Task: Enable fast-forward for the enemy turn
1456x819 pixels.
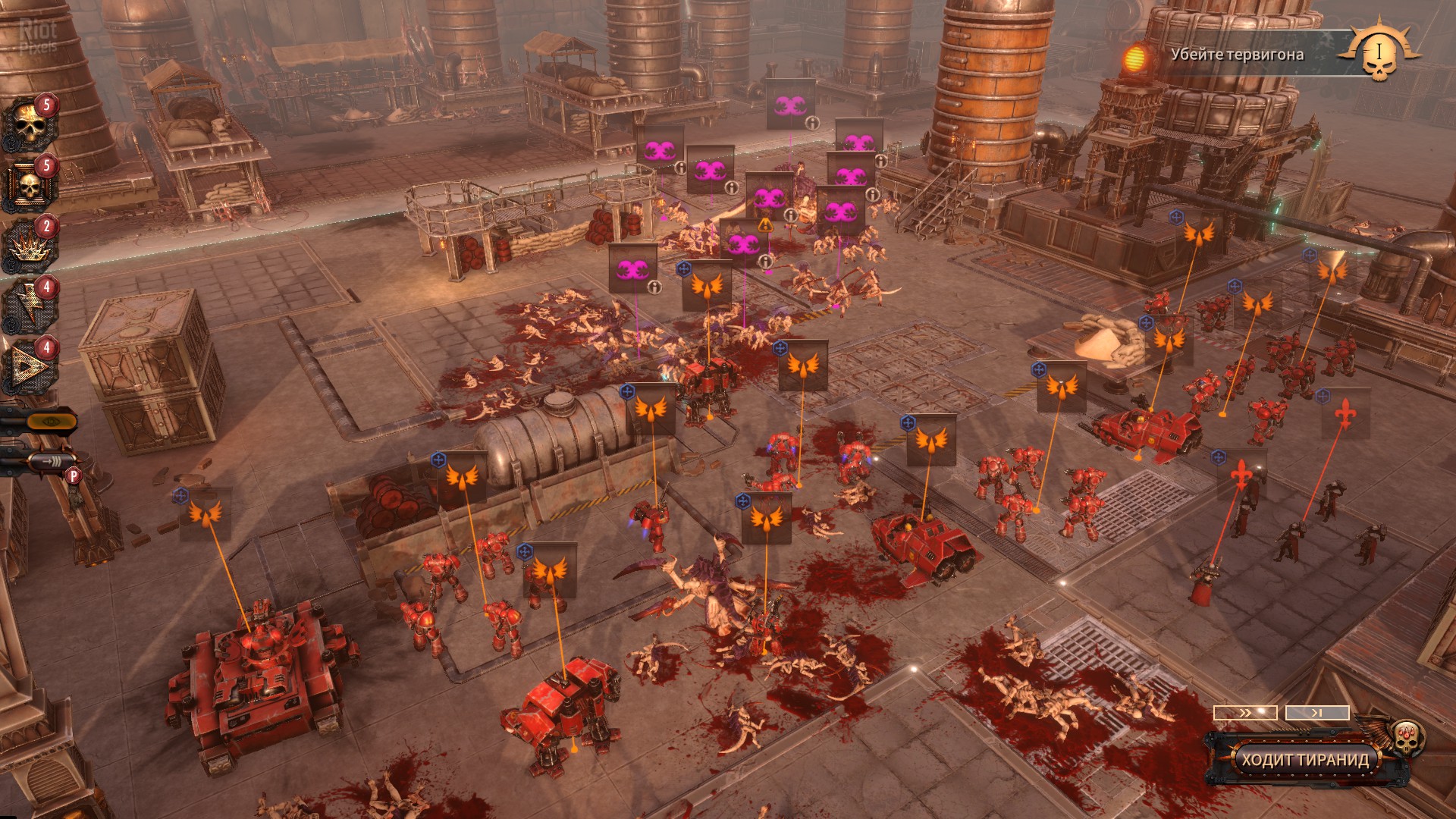Action: pos(1245,713)
